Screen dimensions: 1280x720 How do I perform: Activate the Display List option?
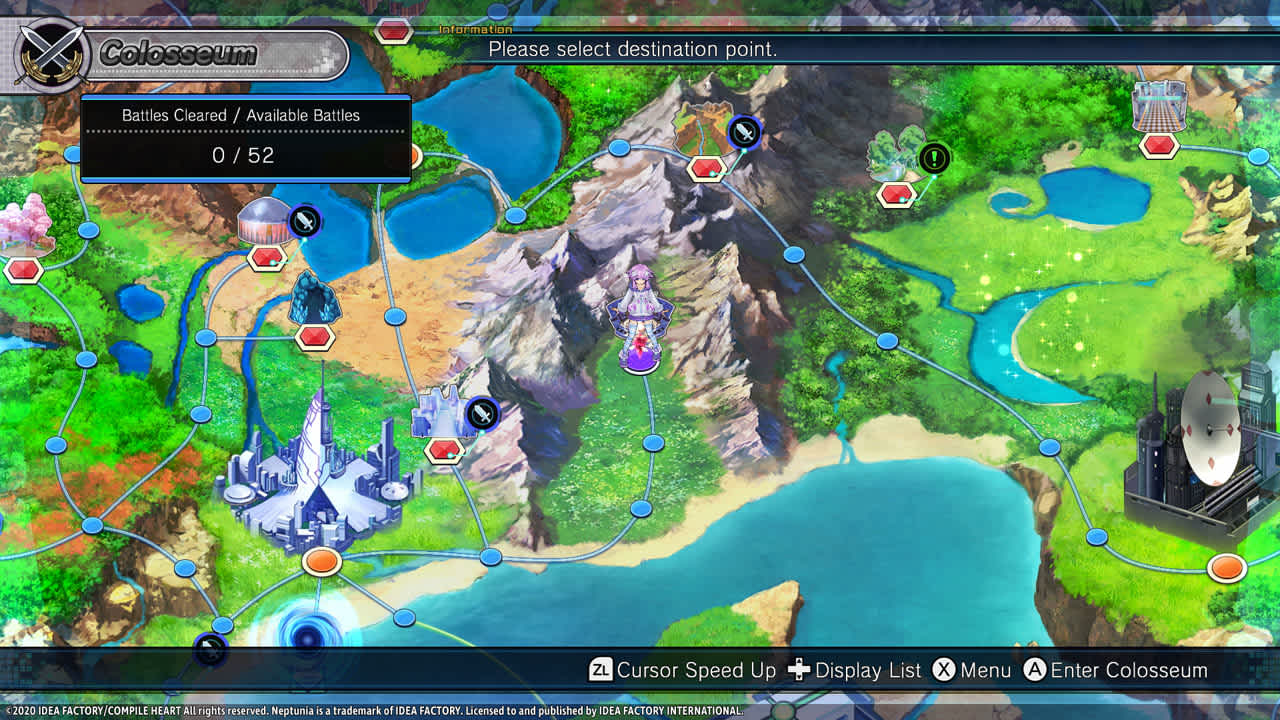click(x=858, y=670)
